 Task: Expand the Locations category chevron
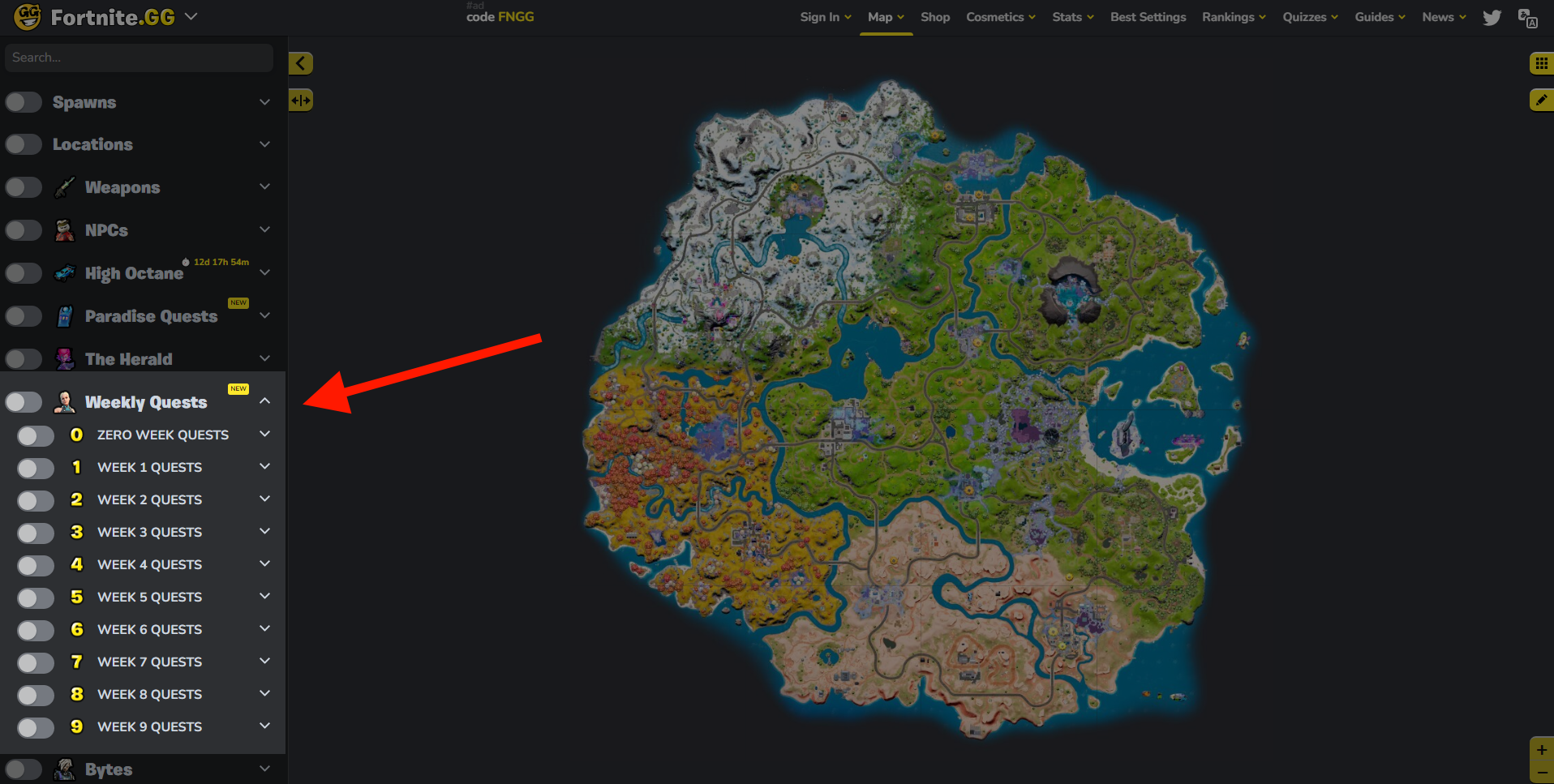[x=264, y=144]
